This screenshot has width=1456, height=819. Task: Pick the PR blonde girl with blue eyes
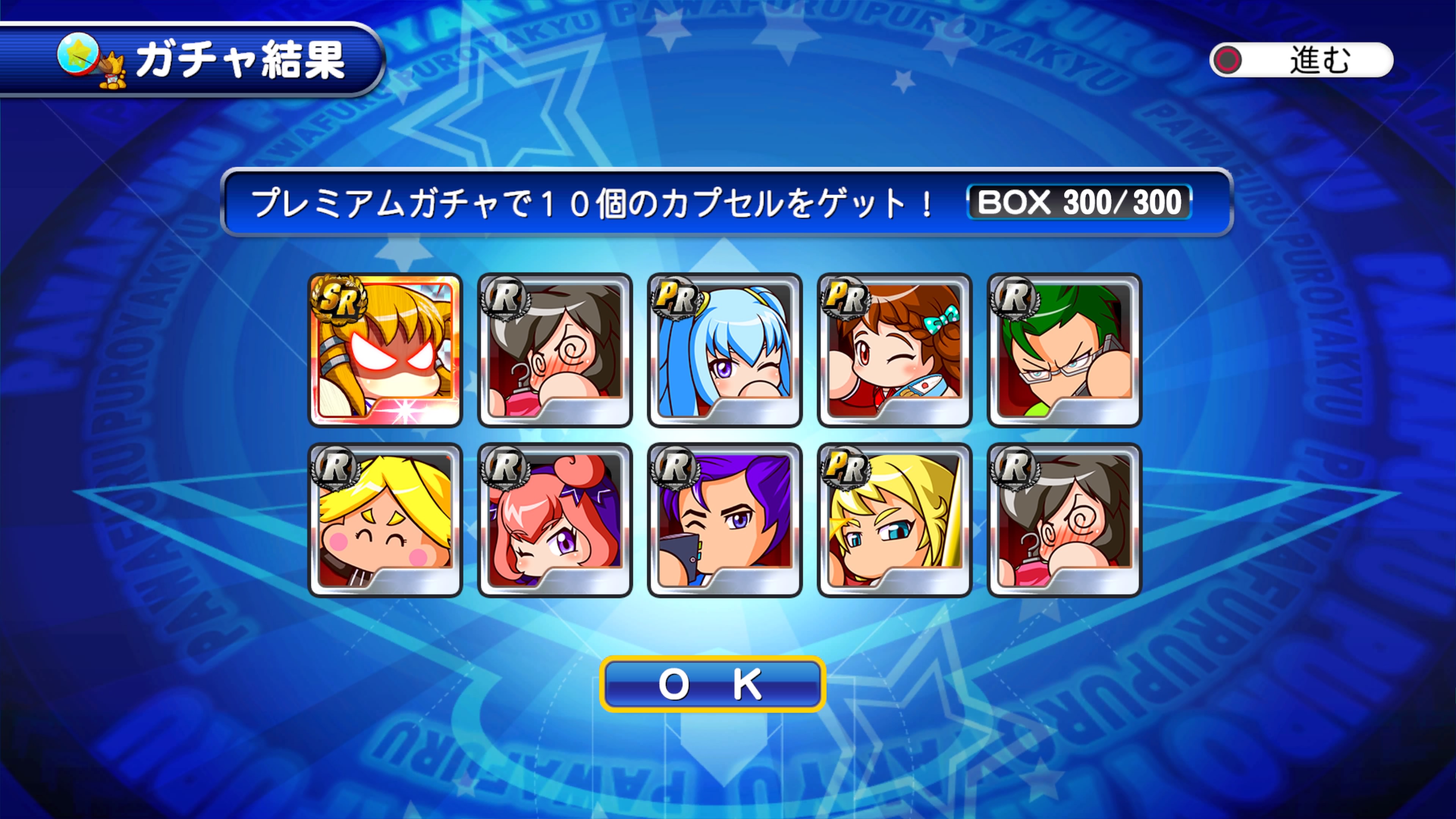click(x=894, y=520)
